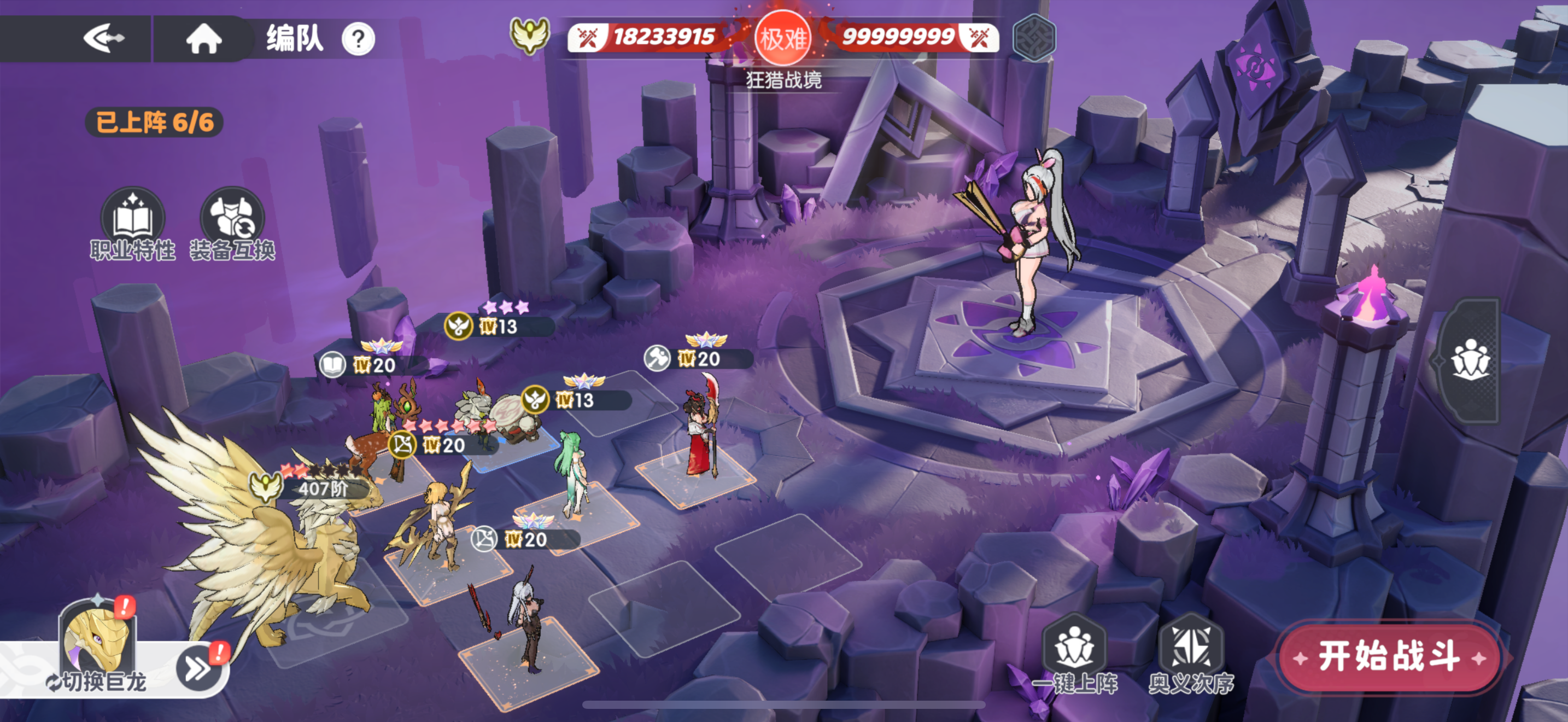Select the 狂猎战境 mode label
This screenshot has height=722, width=1568.
click(x=783, y=79)
